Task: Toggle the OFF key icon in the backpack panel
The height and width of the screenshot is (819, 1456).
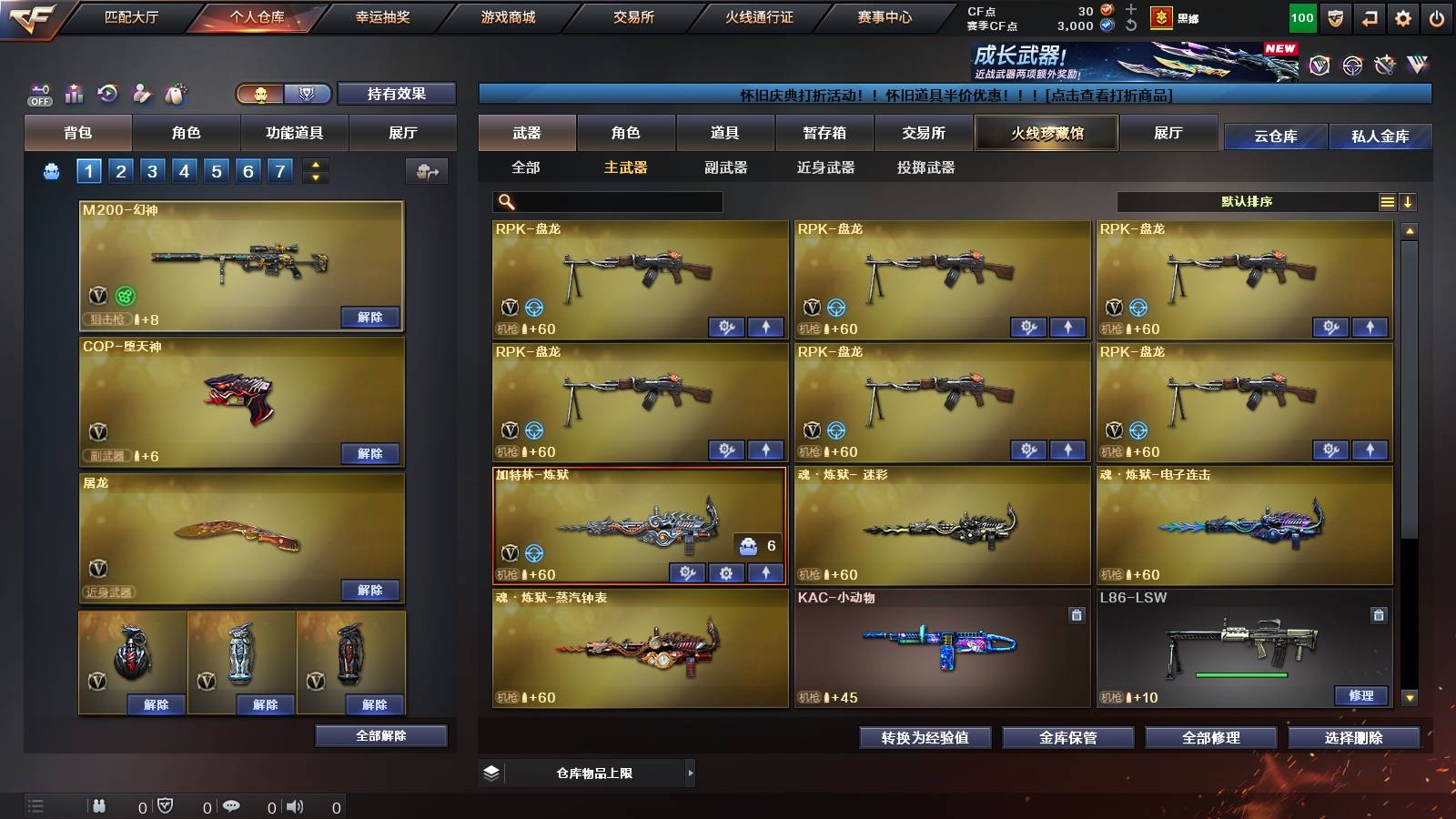Action: [x=38, y=91]
